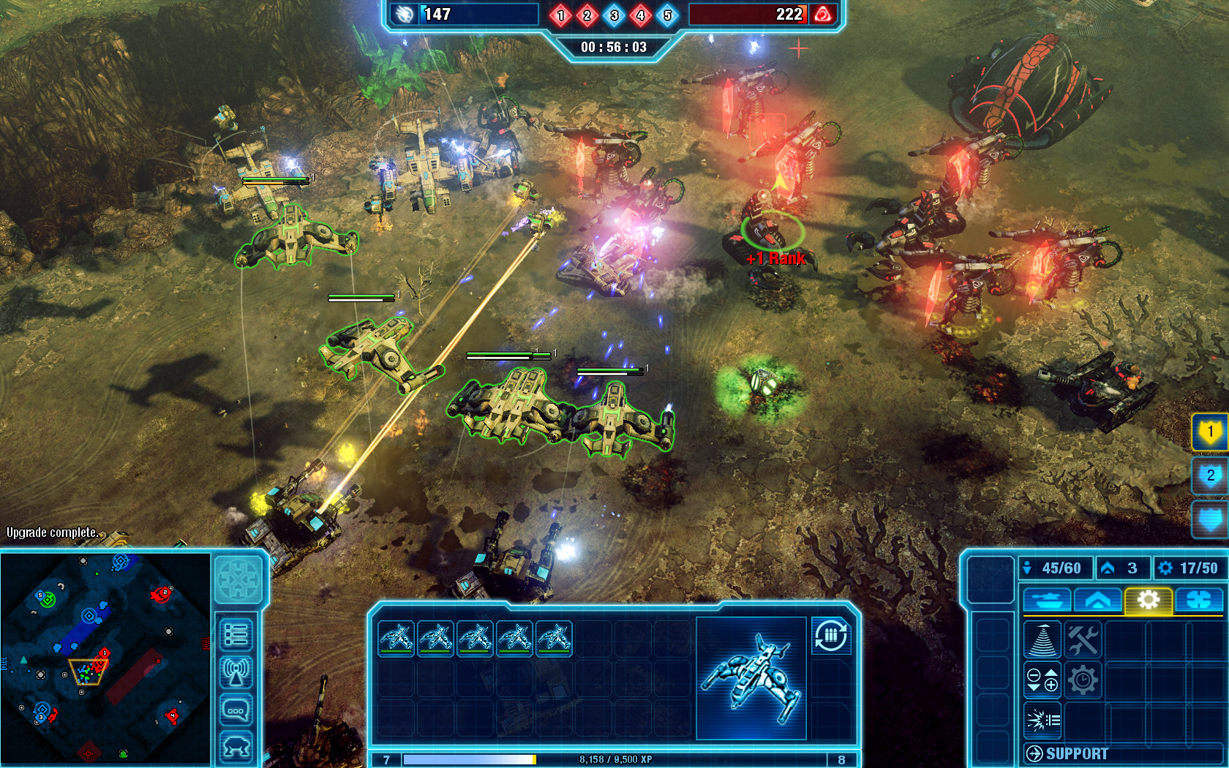Click the directional compass icon above minimap buttons
The width and height of the screenshot is (1229, 768).
(x=239, y=579)
